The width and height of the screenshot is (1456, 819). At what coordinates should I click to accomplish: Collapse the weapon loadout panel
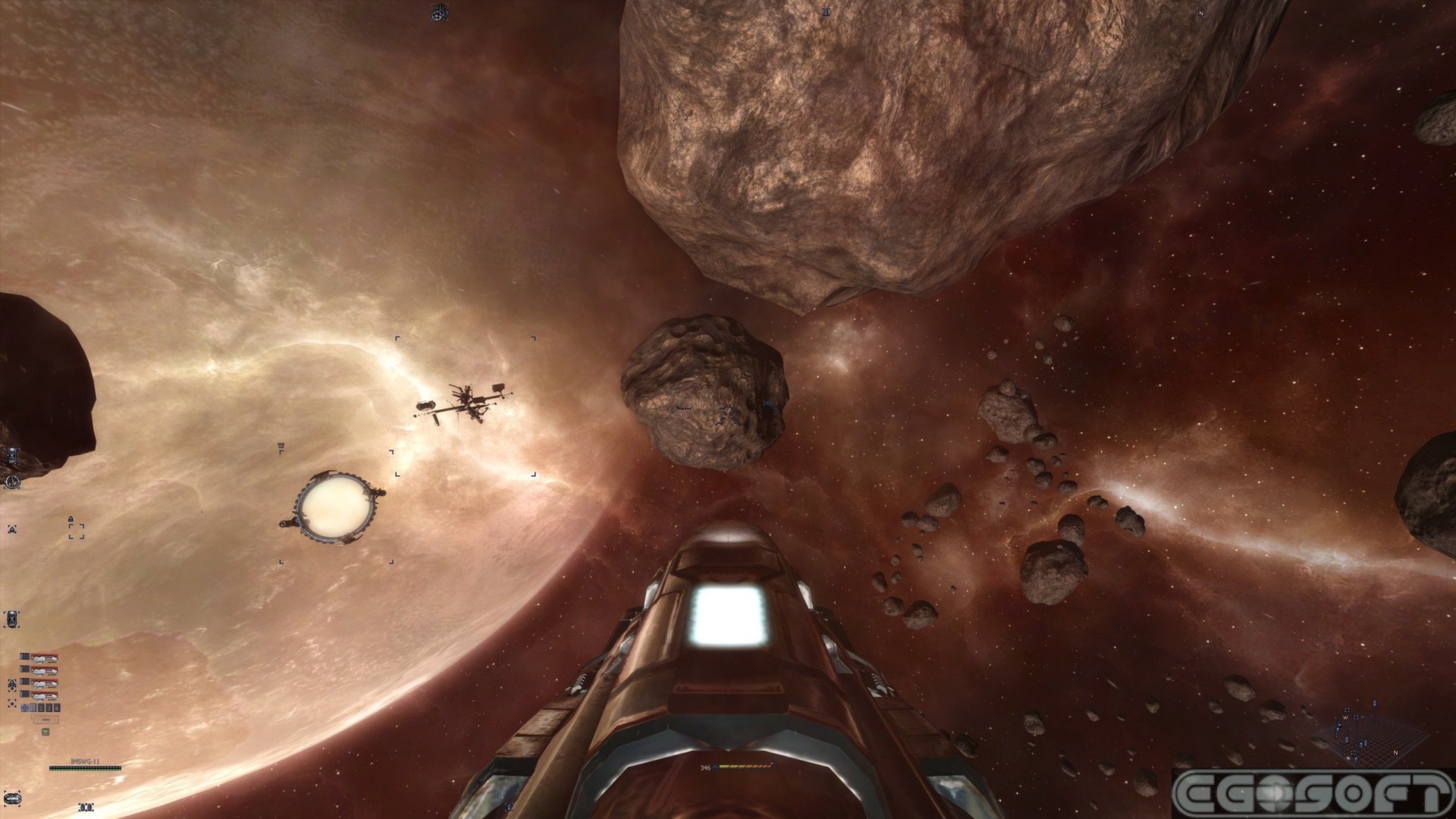[x=45, y=720]
